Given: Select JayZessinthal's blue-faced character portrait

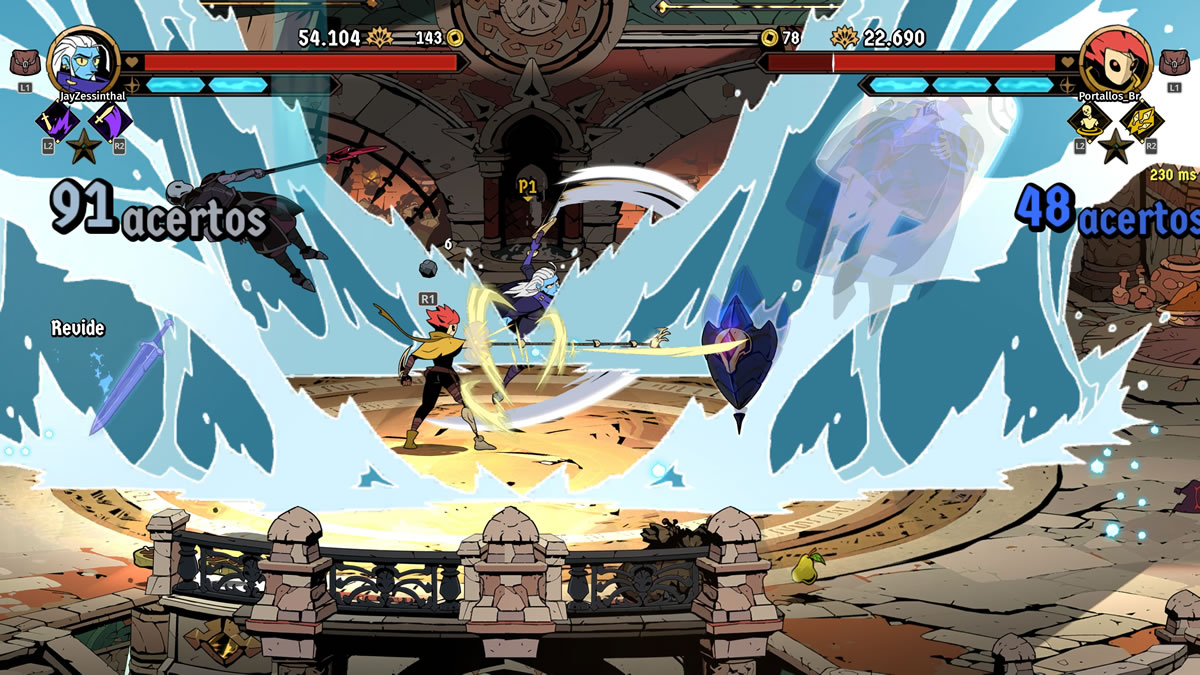Looking at the screenshot, I should (x=83, y=60).
